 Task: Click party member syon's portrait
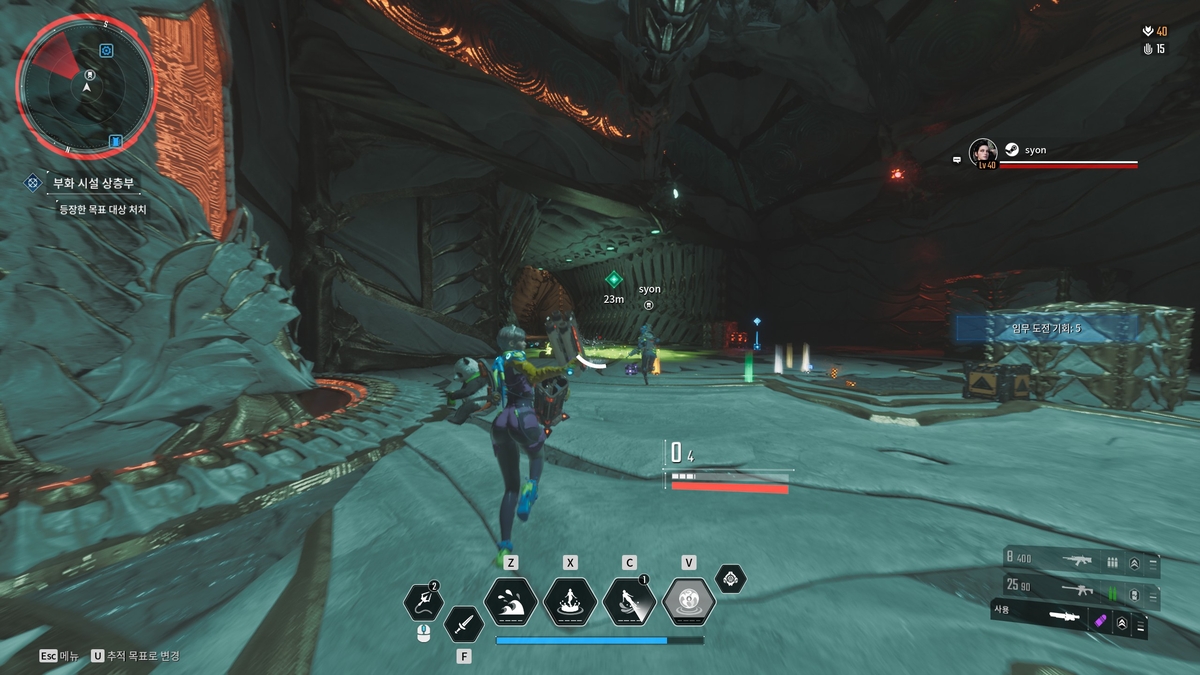(983, 153)
